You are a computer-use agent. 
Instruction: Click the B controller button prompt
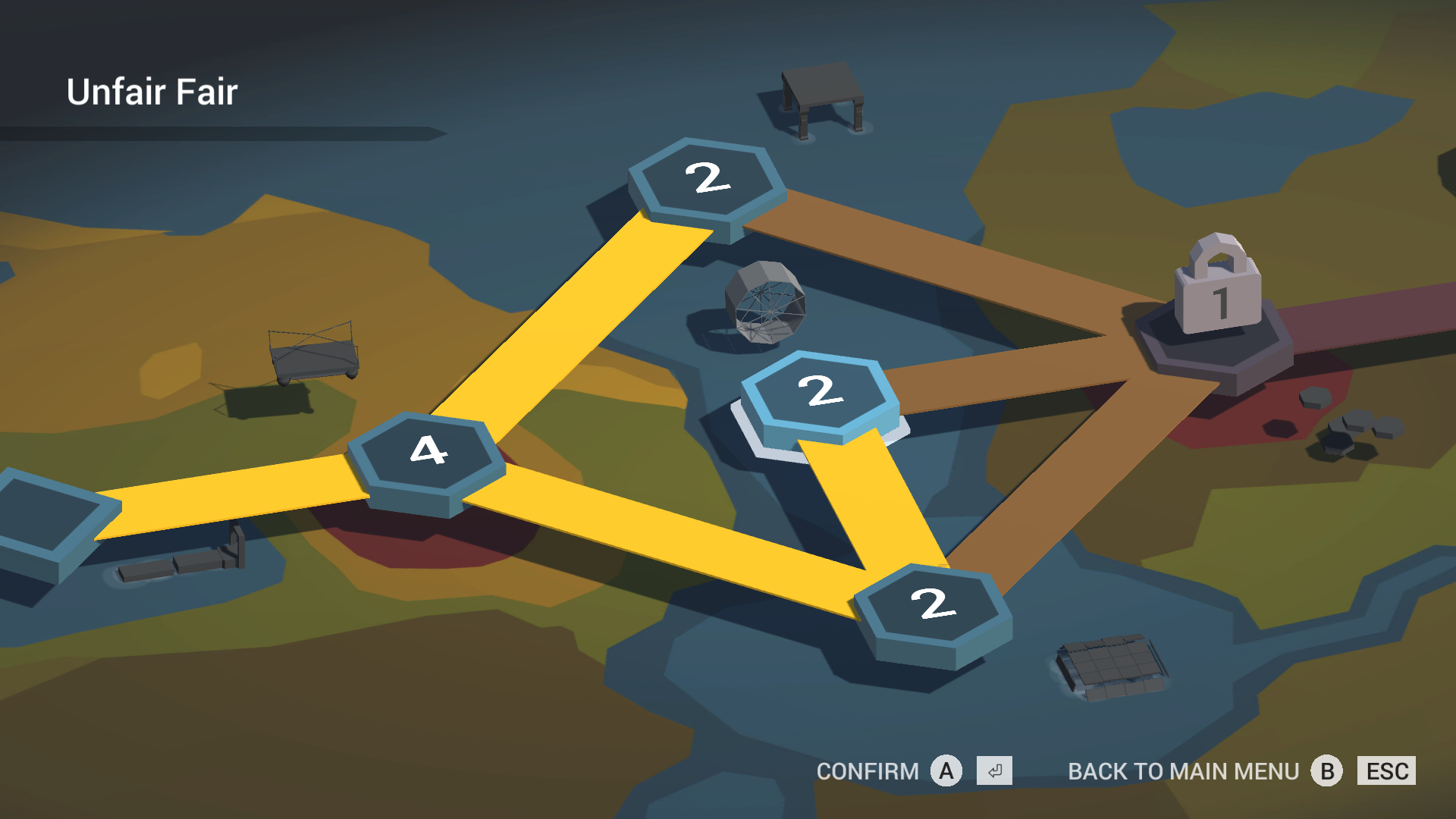pyautogui.click(x=1327, y=771)
